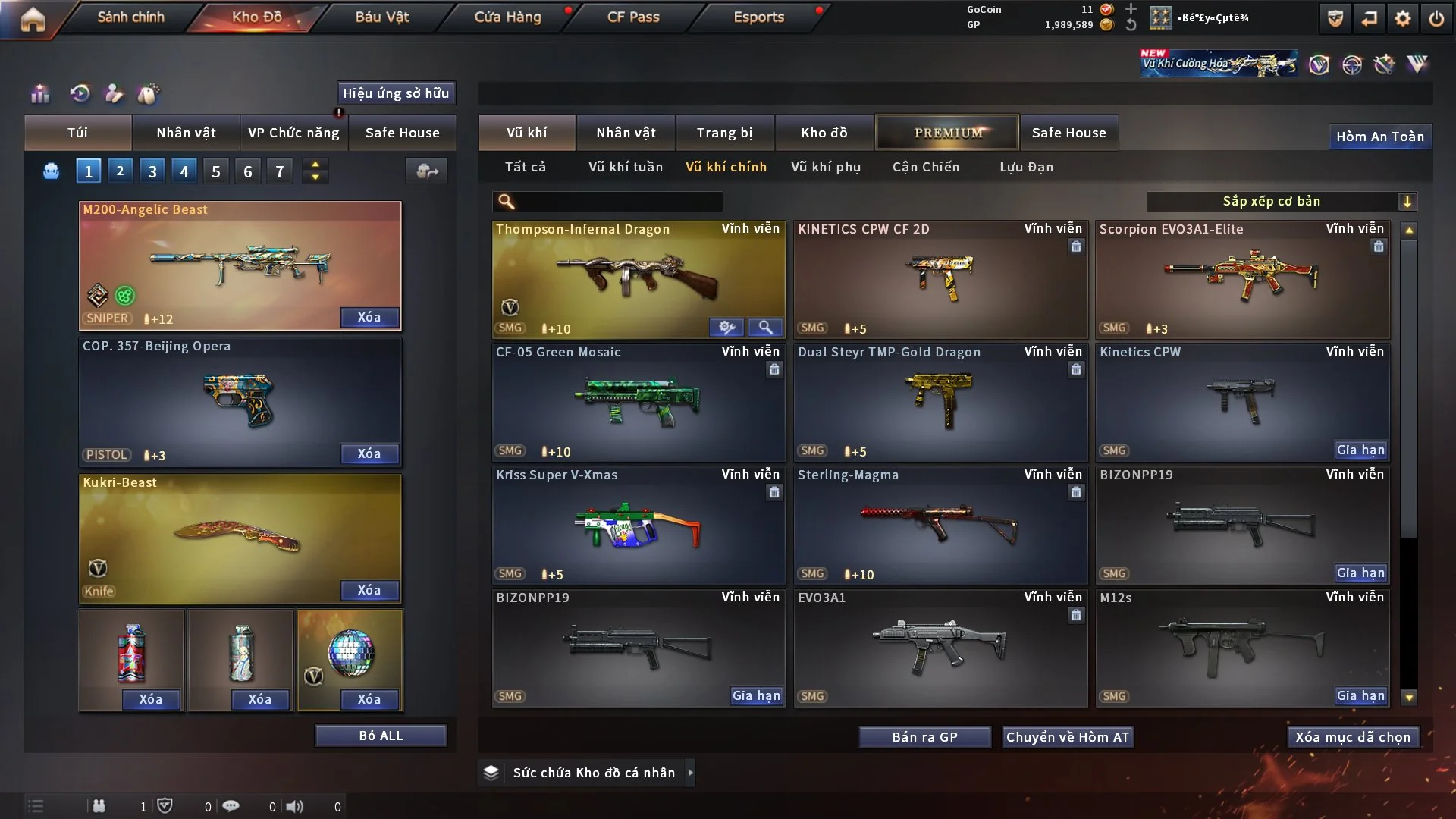
Task: Click Bỏ ALL to unequip everything
Action: pyautogui.click(x=381, y=736)
